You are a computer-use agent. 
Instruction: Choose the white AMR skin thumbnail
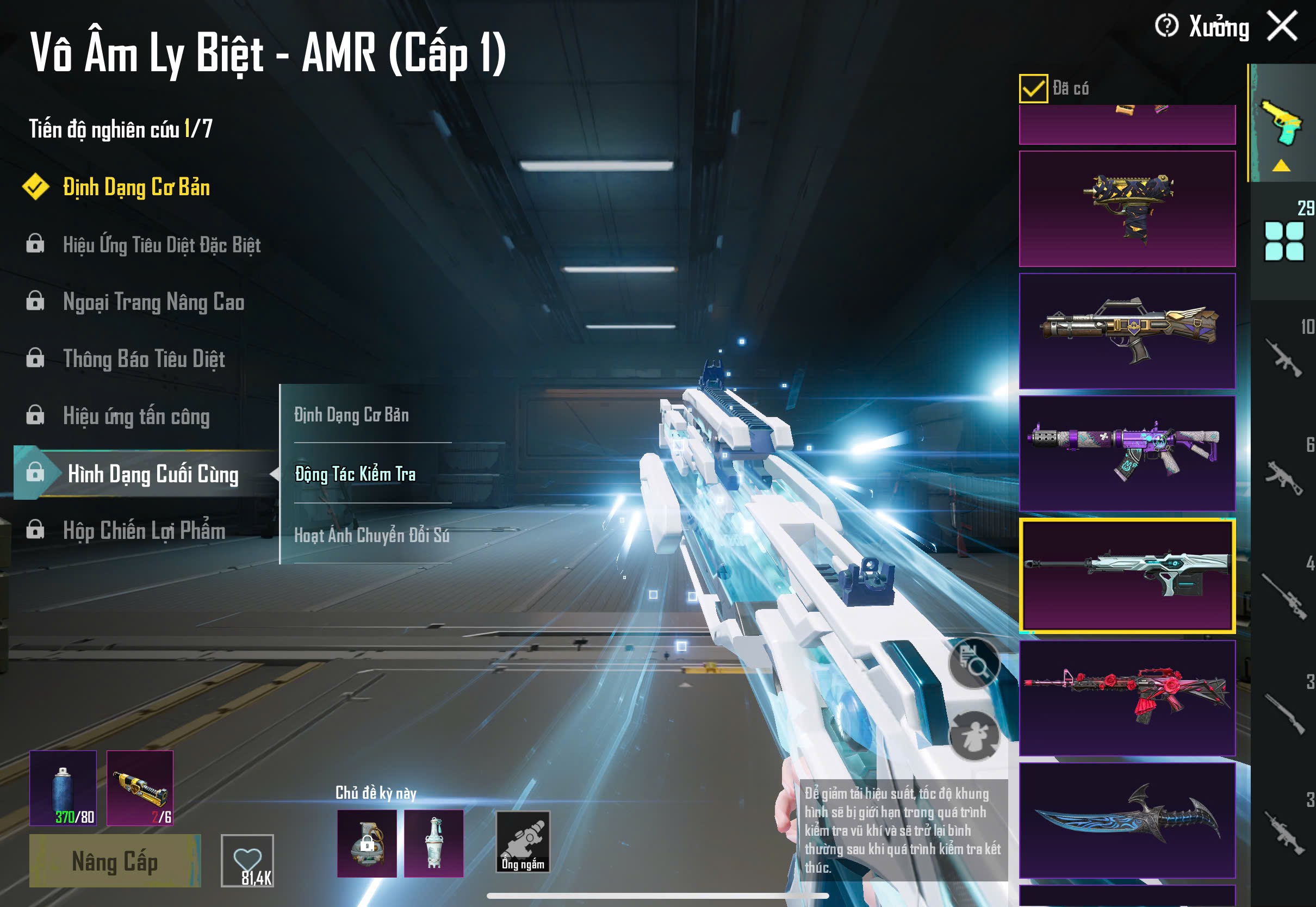click(1127, 575)
